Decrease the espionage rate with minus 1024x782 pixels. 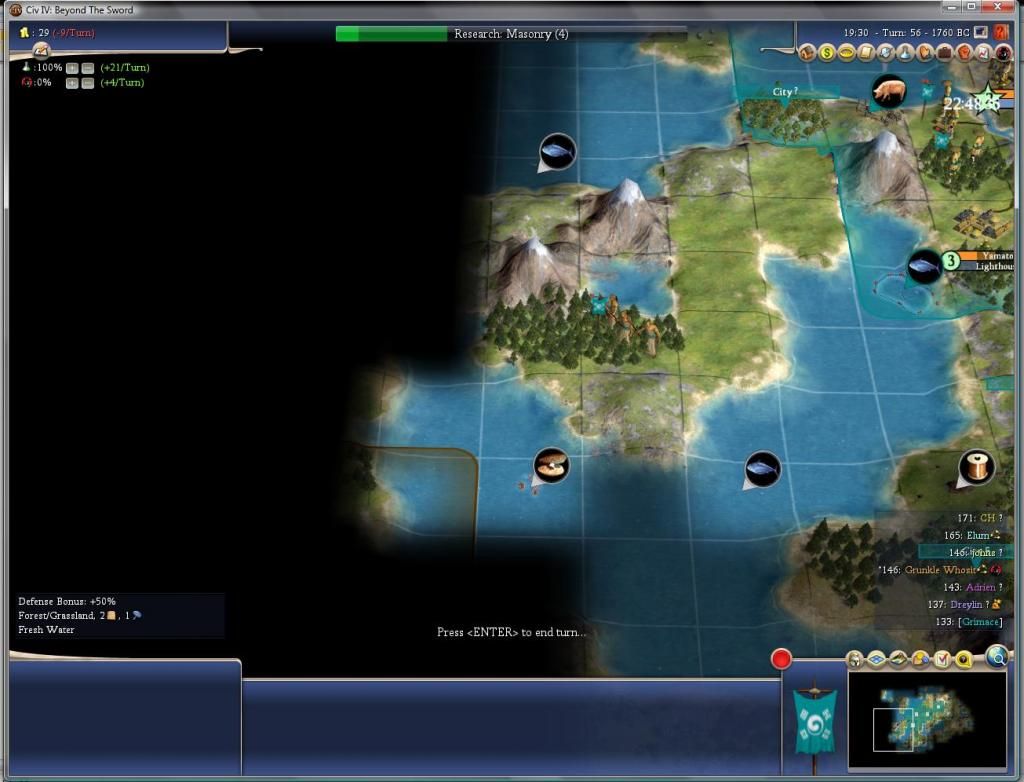(87, 83)
